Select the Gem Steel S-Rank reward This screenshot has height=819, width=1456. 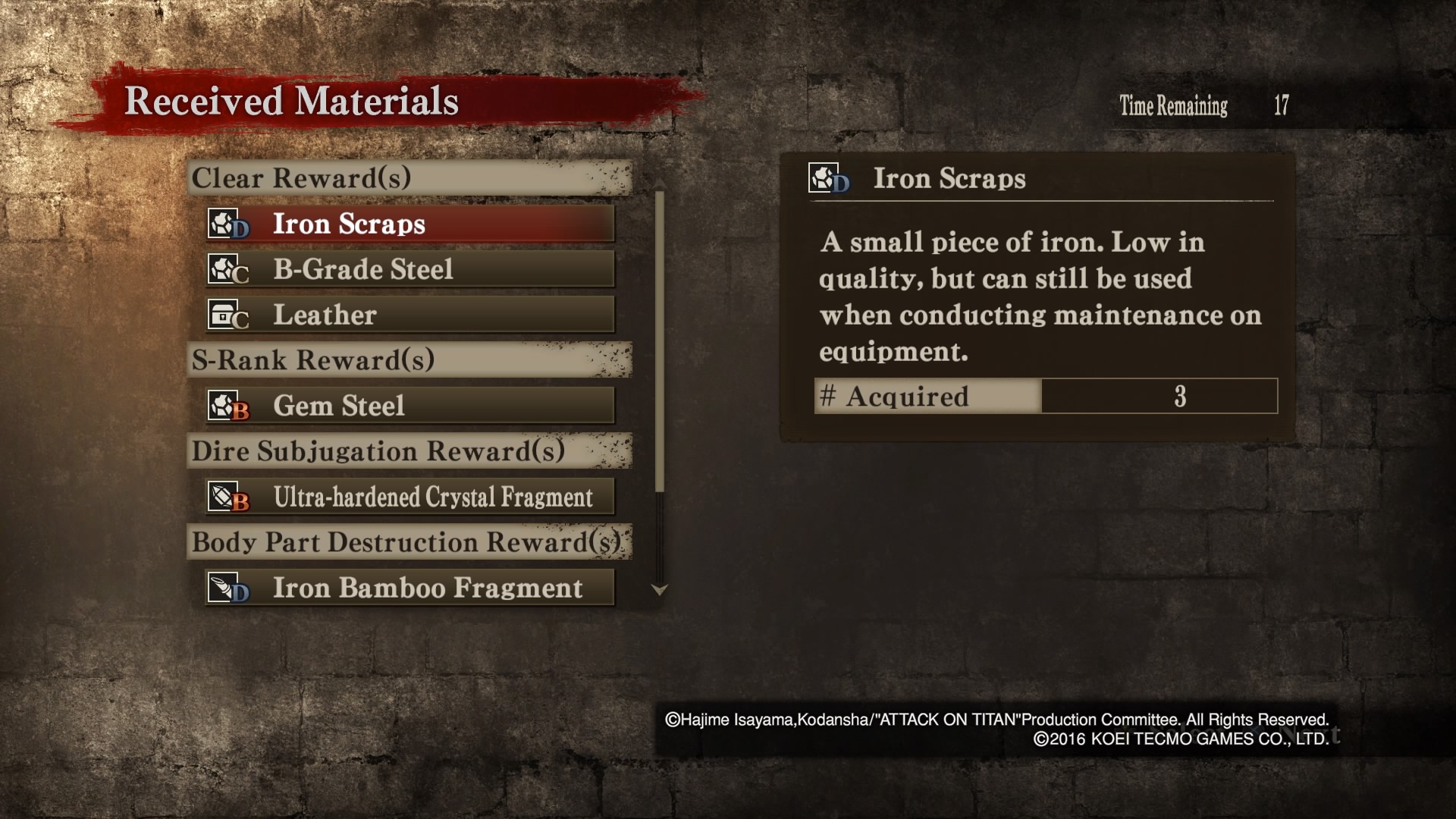[409, 406]
